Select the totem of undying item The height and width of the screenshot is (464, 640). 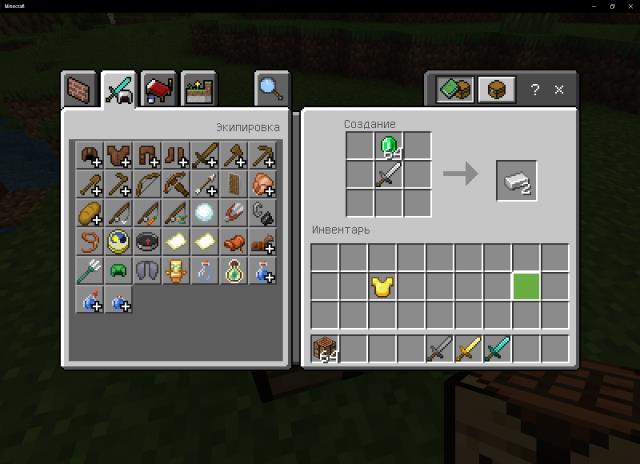(176, 270)
